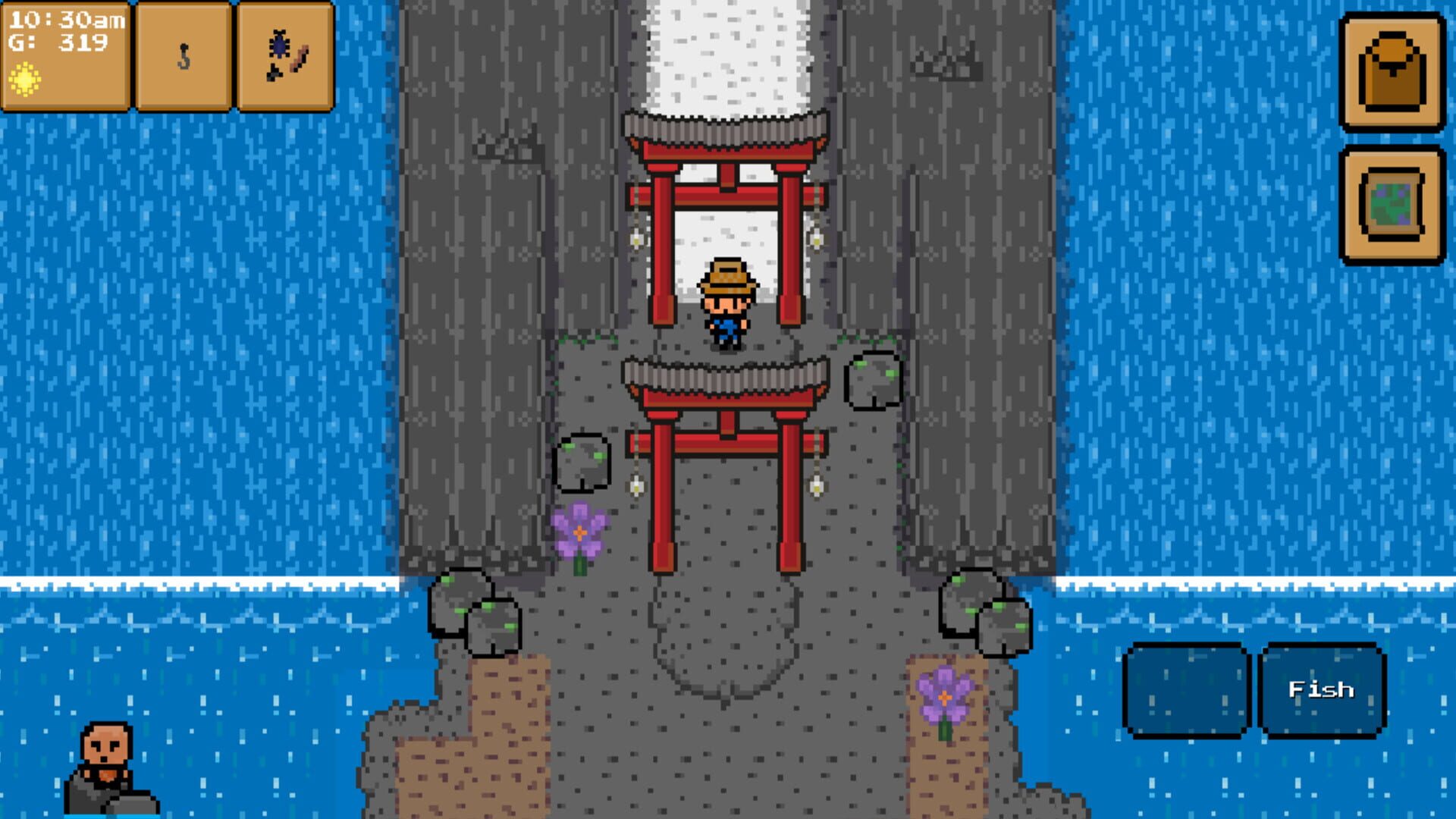Click the sun weather icon in the clock panel
This screenshot has width=1456, height=819.
pyautogui.click(x=25, y=78)
